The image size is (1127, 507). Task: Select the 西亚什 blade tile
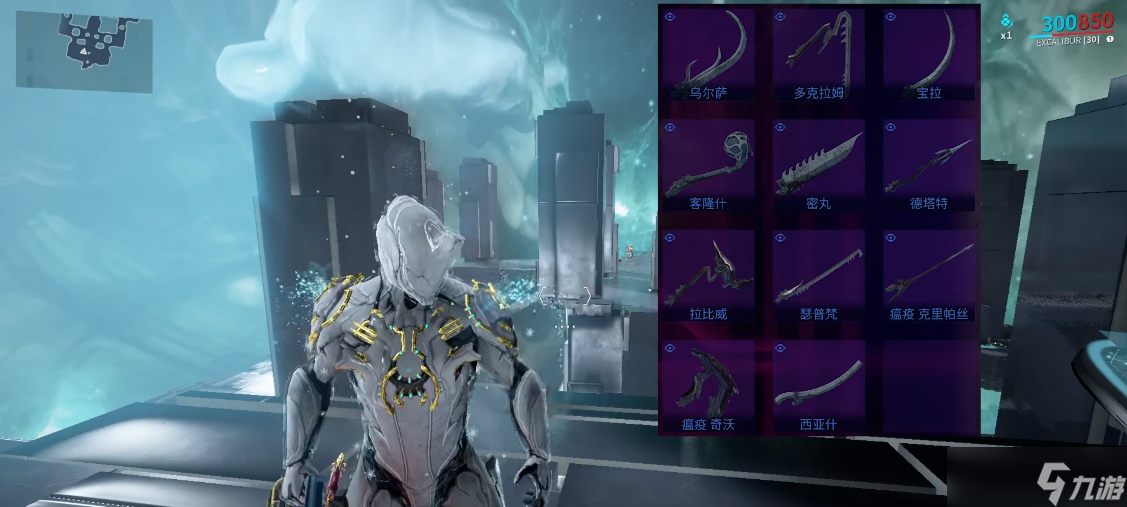pos(818,387)
